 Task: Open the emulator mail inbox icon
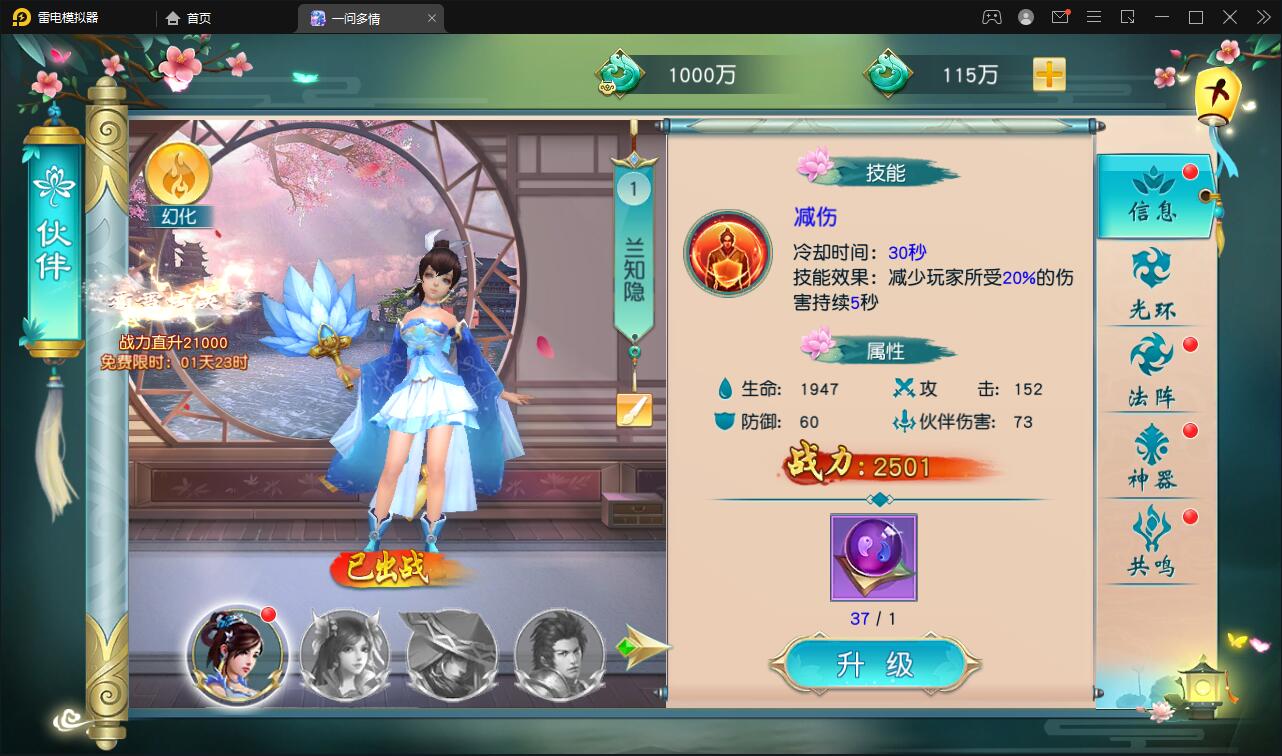pyautogui.click(x=1060, y=17)
